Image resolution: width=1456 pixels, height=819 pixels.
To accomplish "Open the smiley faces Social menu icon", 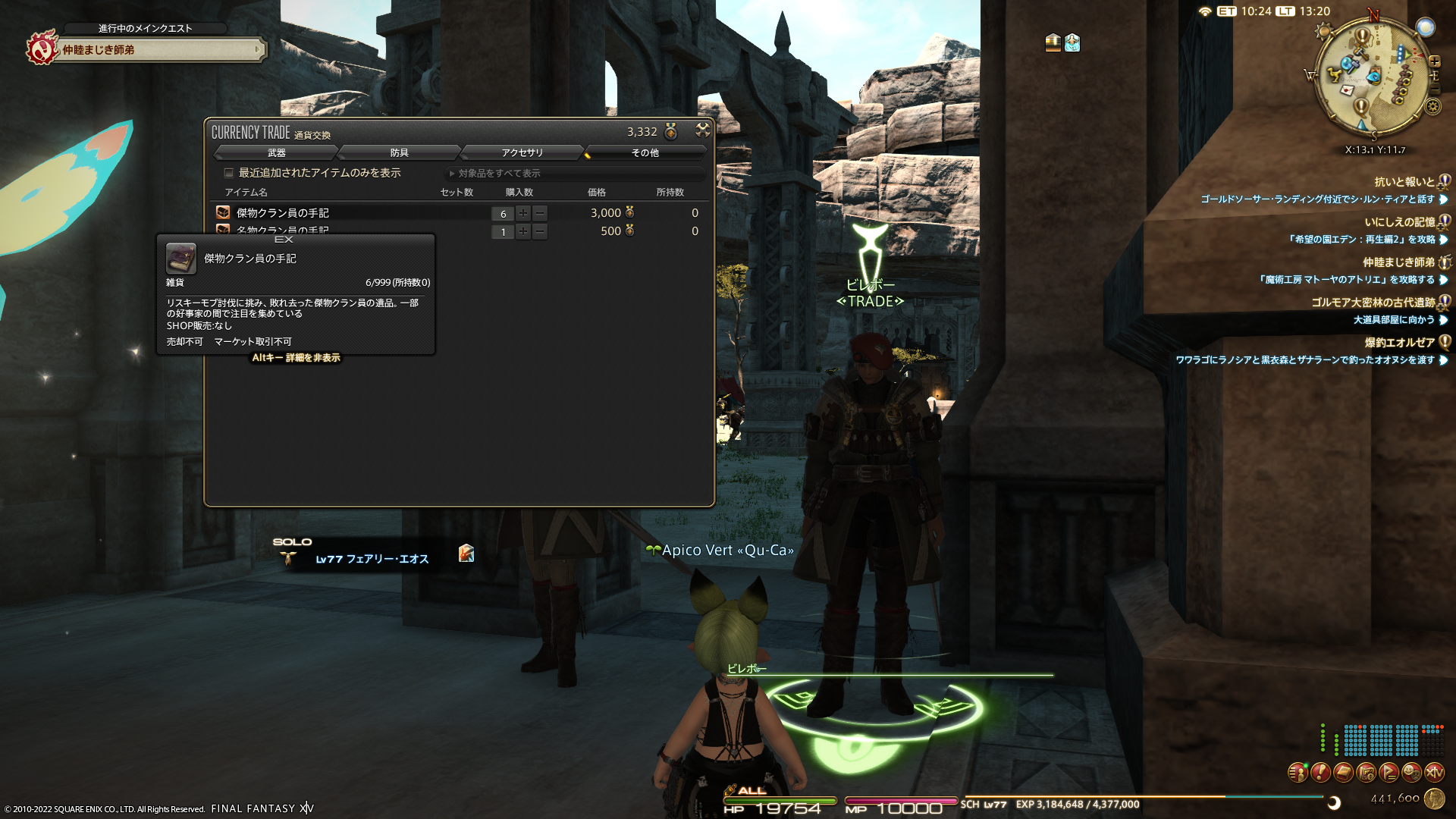I will pyautogui.click(x=1411, y=773).
